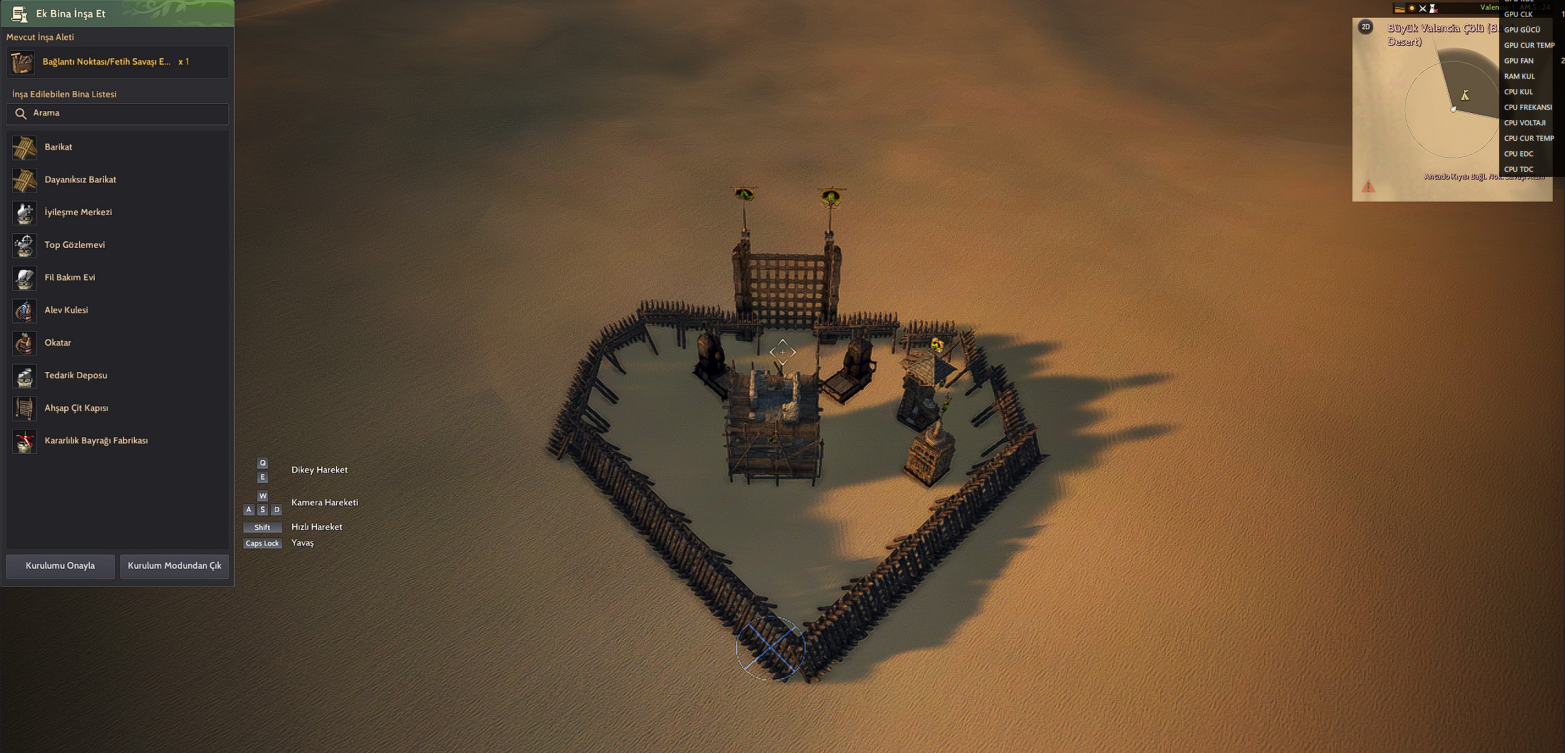The image size is (1565, 753).
Task: Select Fil Bakım Evi entry
Action: (x=70, y=277)
